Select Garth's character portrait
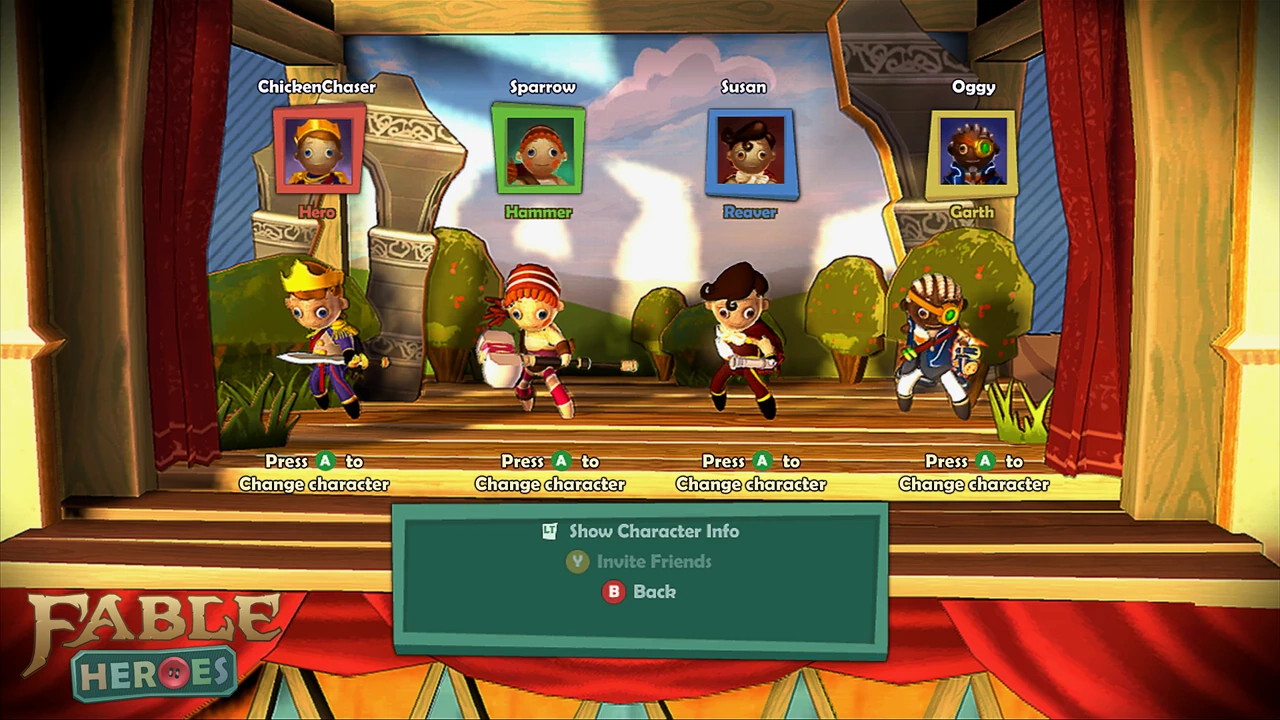Viewport: 1280px width, 720px height. [x=972, y=152]
